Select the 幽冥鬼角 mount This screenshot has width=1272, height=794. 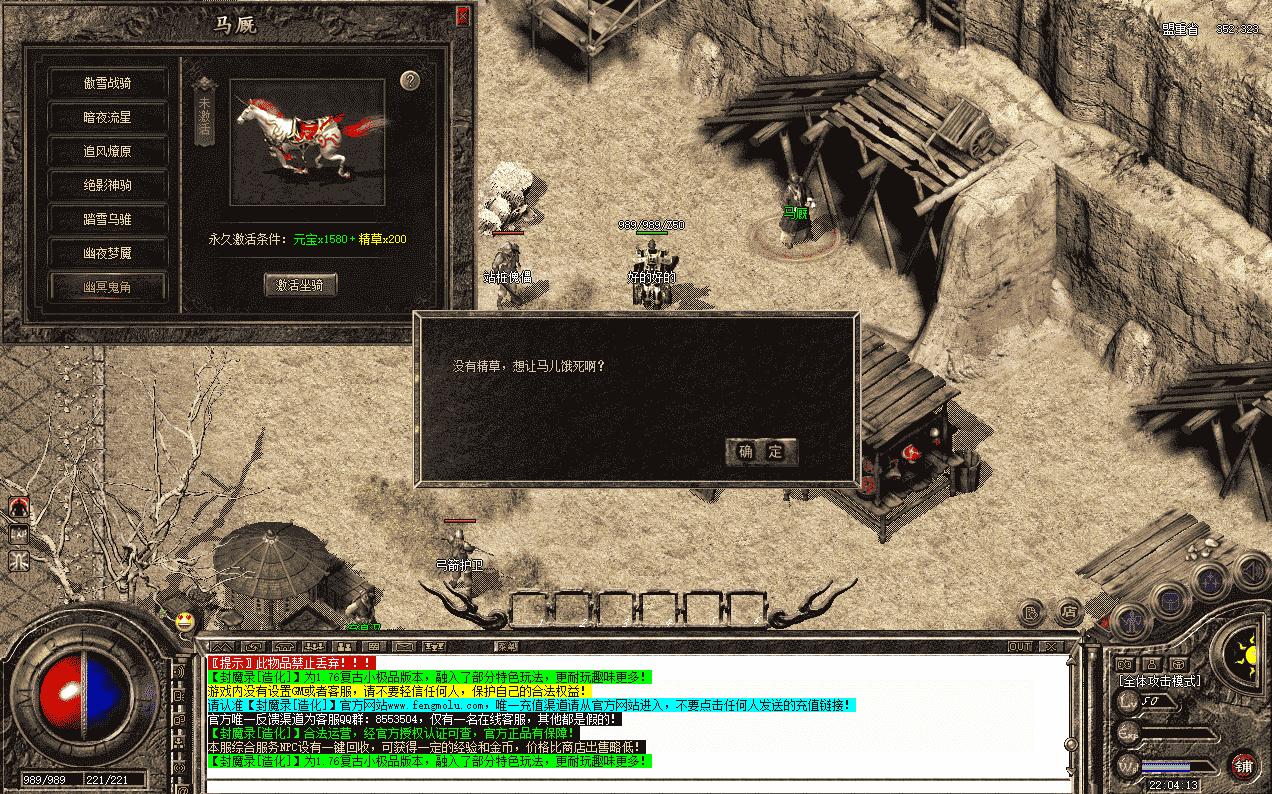pos(107,287)
